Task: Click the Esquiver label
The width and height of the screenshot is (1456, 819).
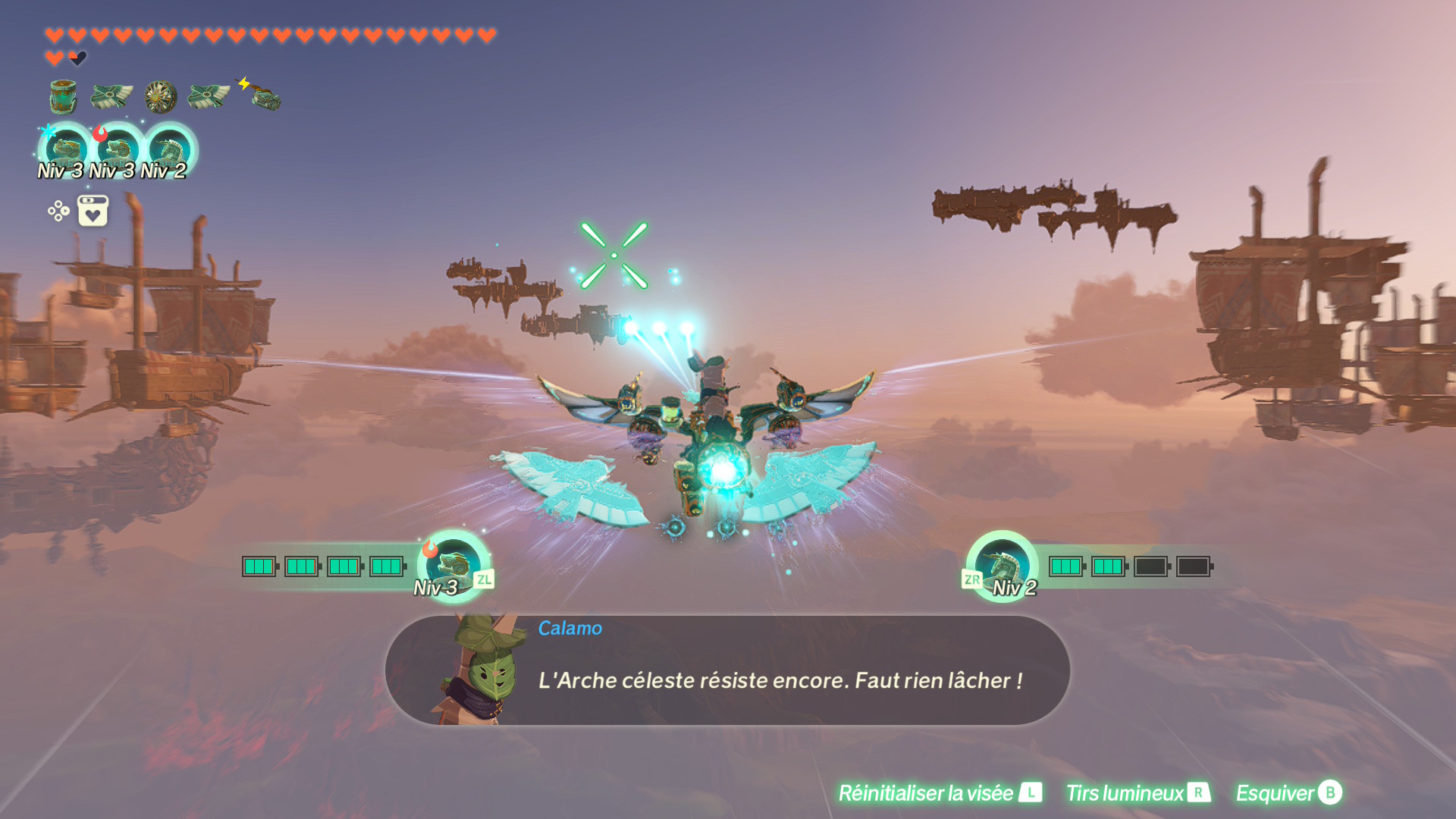Action: click(1275, 793)
